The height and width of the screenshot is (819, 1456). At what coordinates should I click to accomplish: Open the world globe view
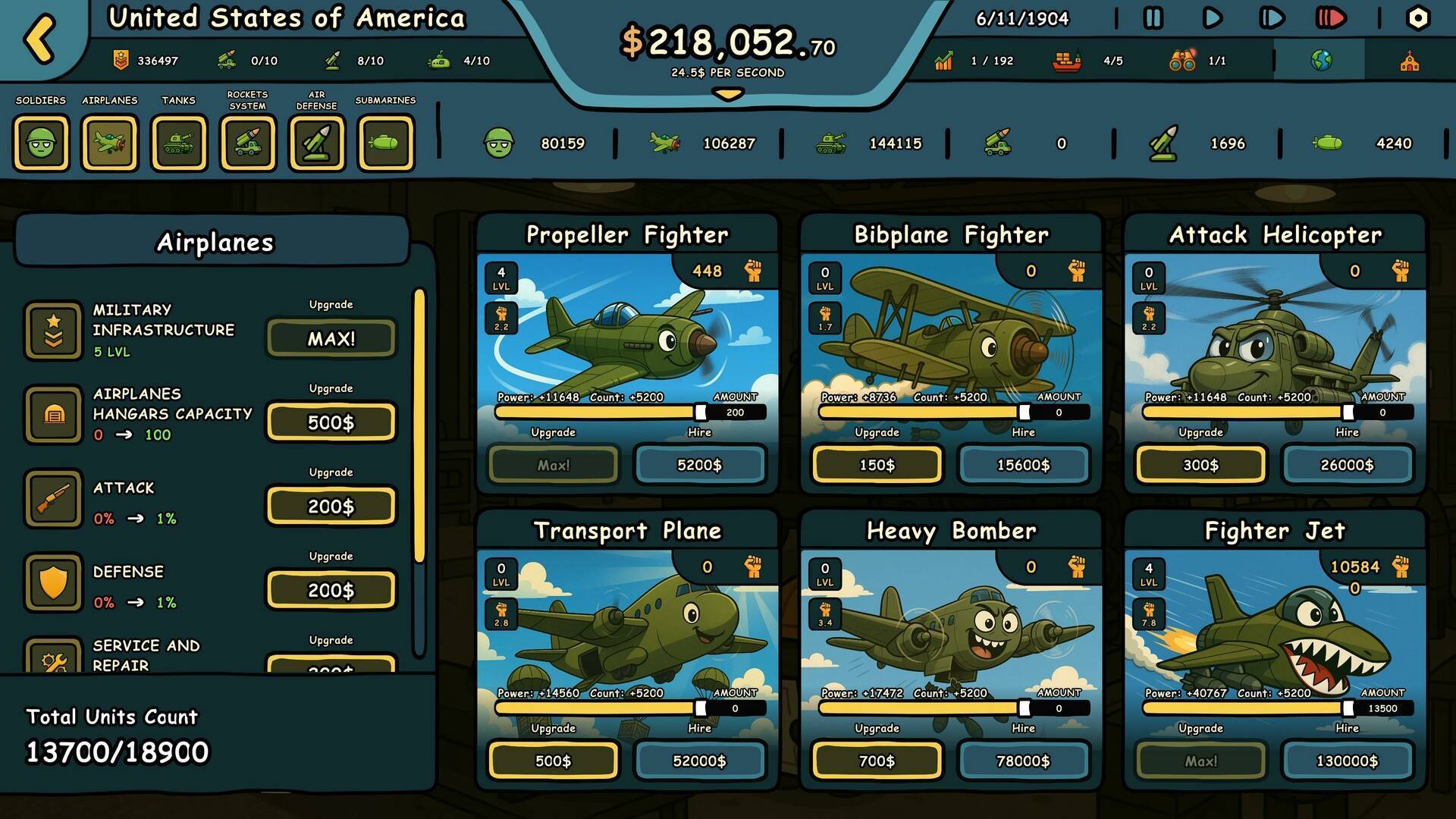coord(1320,61)
